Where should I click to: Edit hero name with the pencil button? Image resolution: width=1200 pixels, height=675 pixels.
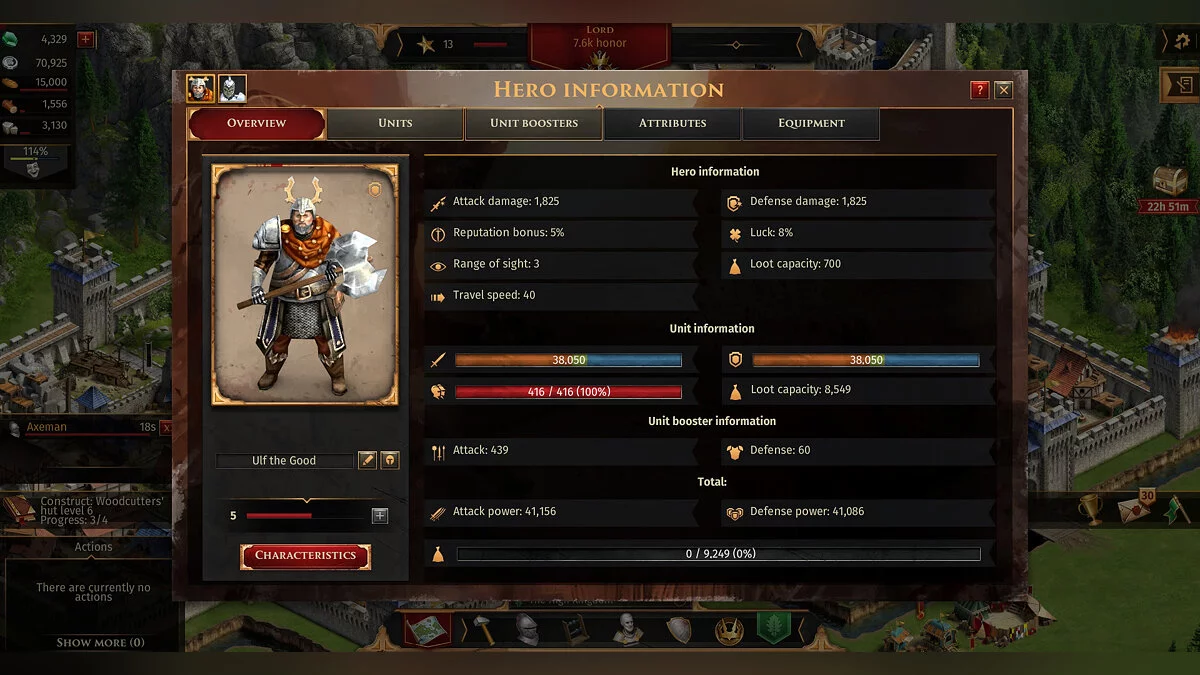[368, 460]
